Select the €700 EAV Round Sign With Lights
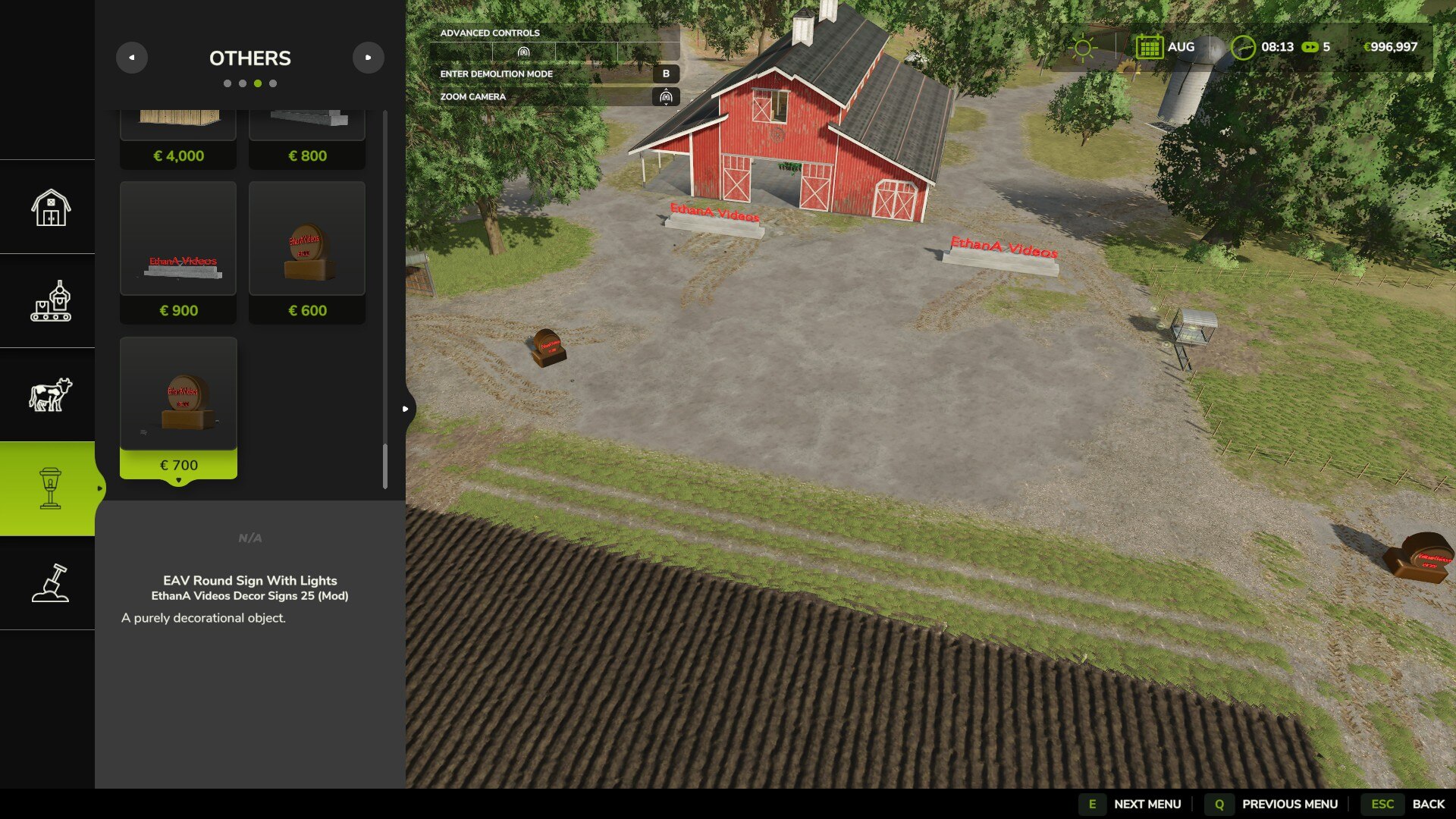Viewport: 1456px width, 819px height. coord(178,407)
